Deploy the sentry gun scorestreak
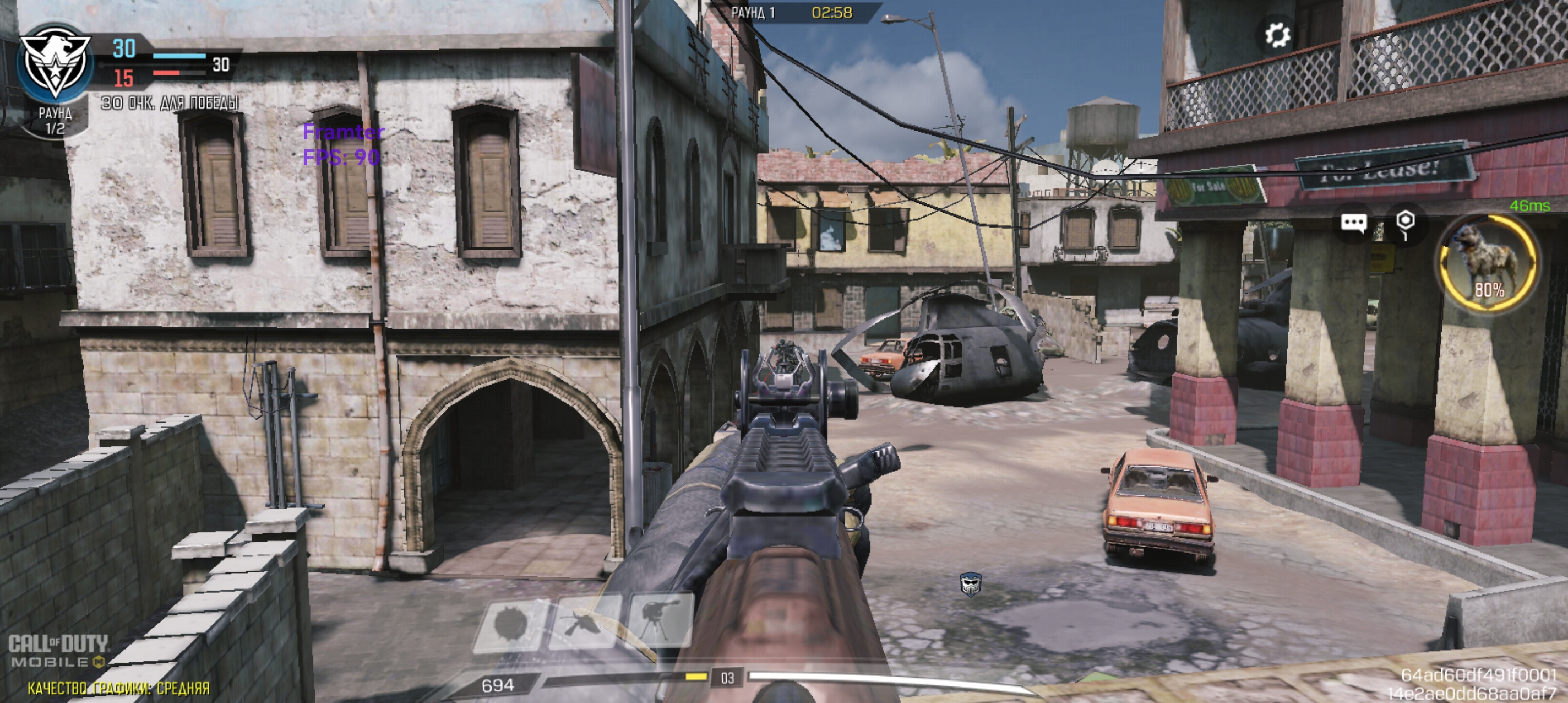The height and width of the screenshot is (703, 1568). click(x=659, y=620)
